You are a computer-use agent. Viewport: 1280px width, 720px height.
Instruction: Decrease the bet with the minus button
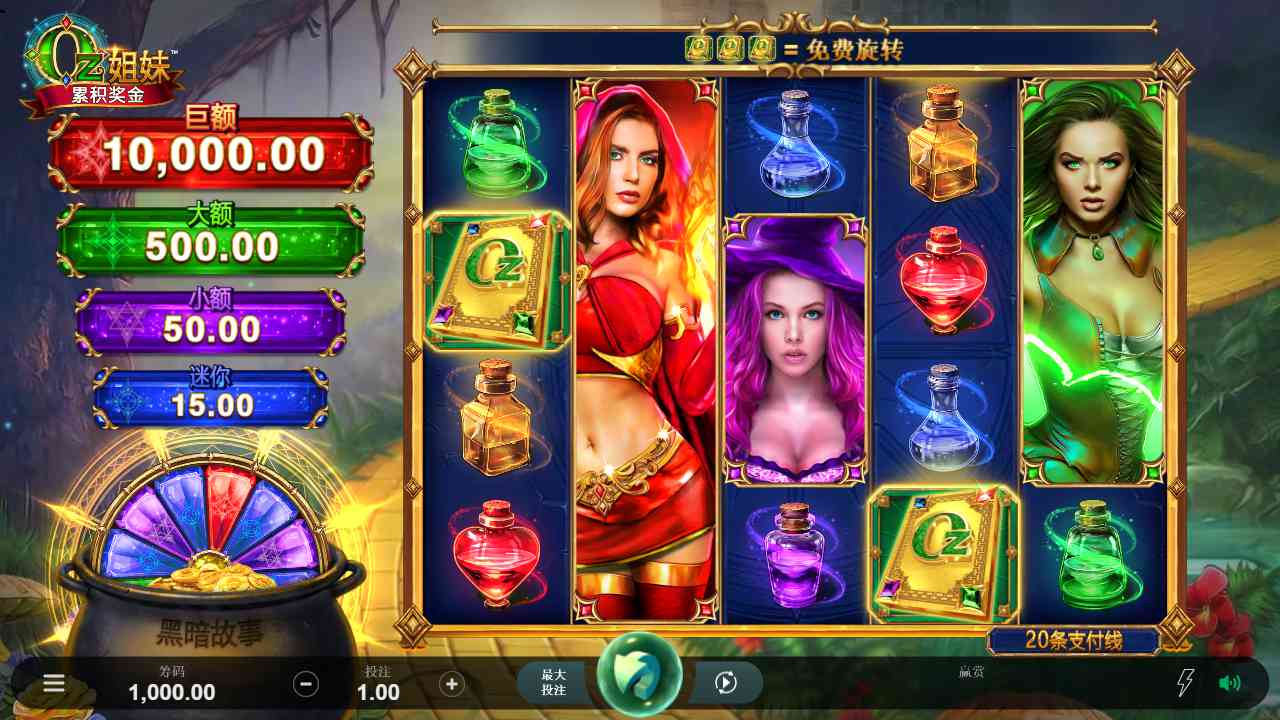pos(306,684)
